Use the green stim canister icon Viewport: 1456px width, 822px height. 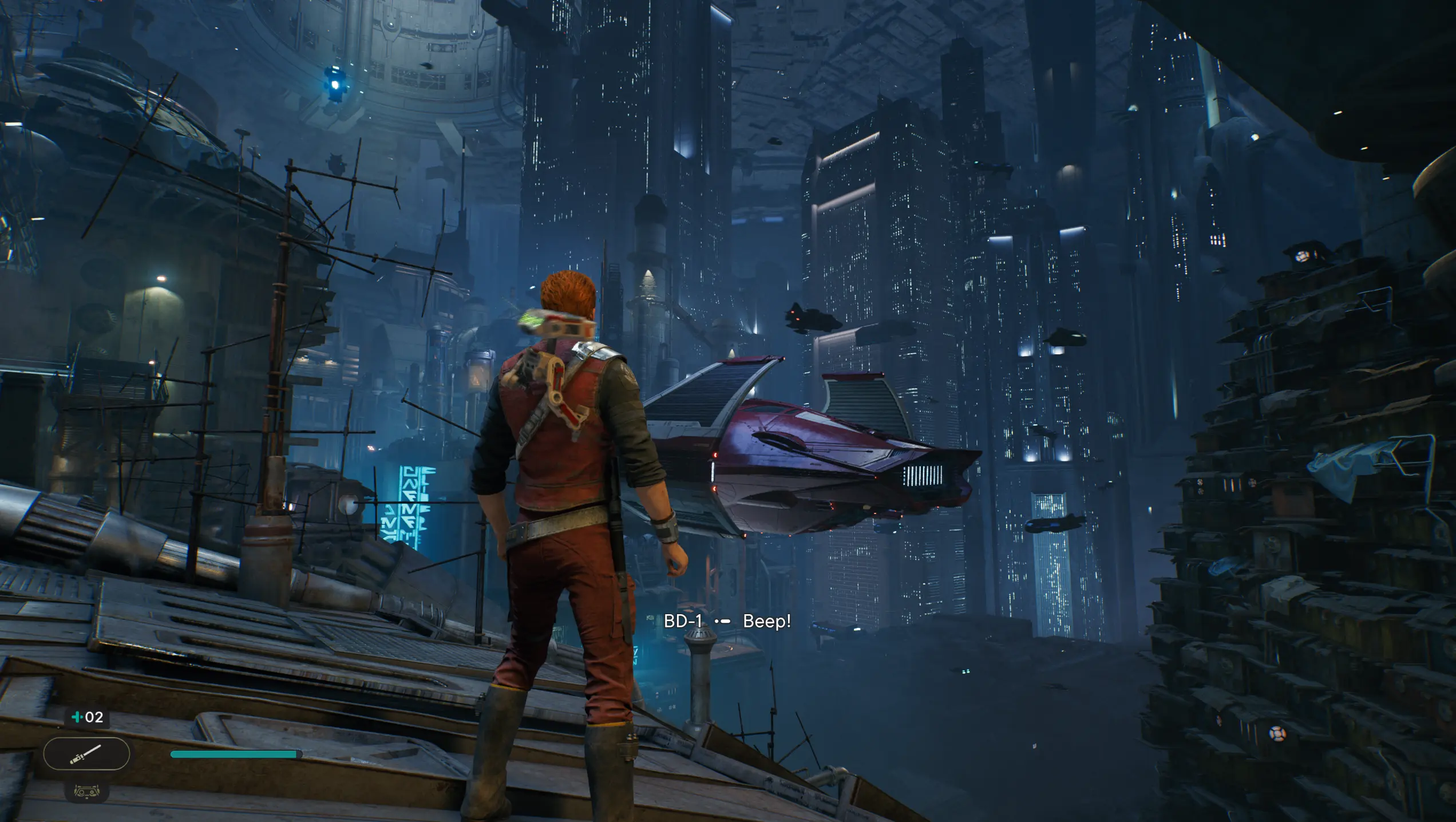(77, 717)
